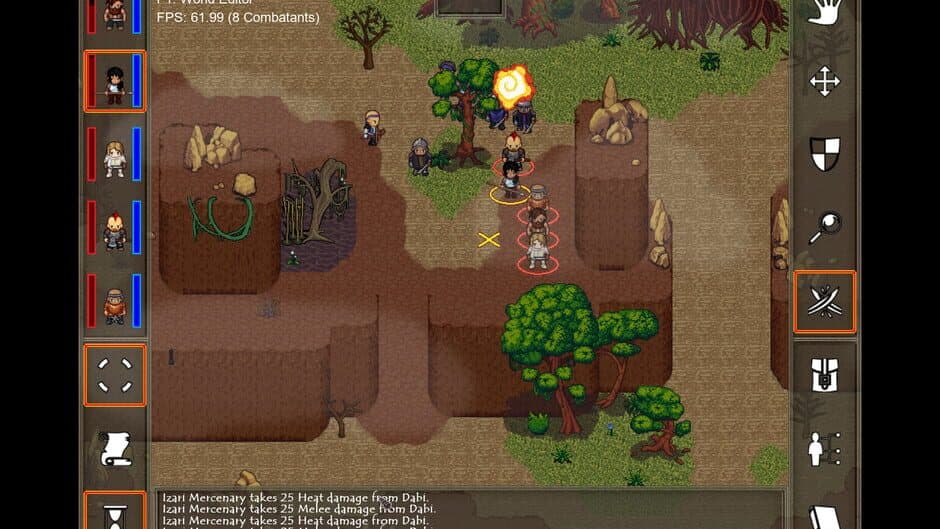Select the red-mohawk party member portrait
This screenshot has height=529, width=940.
[115, 228]
